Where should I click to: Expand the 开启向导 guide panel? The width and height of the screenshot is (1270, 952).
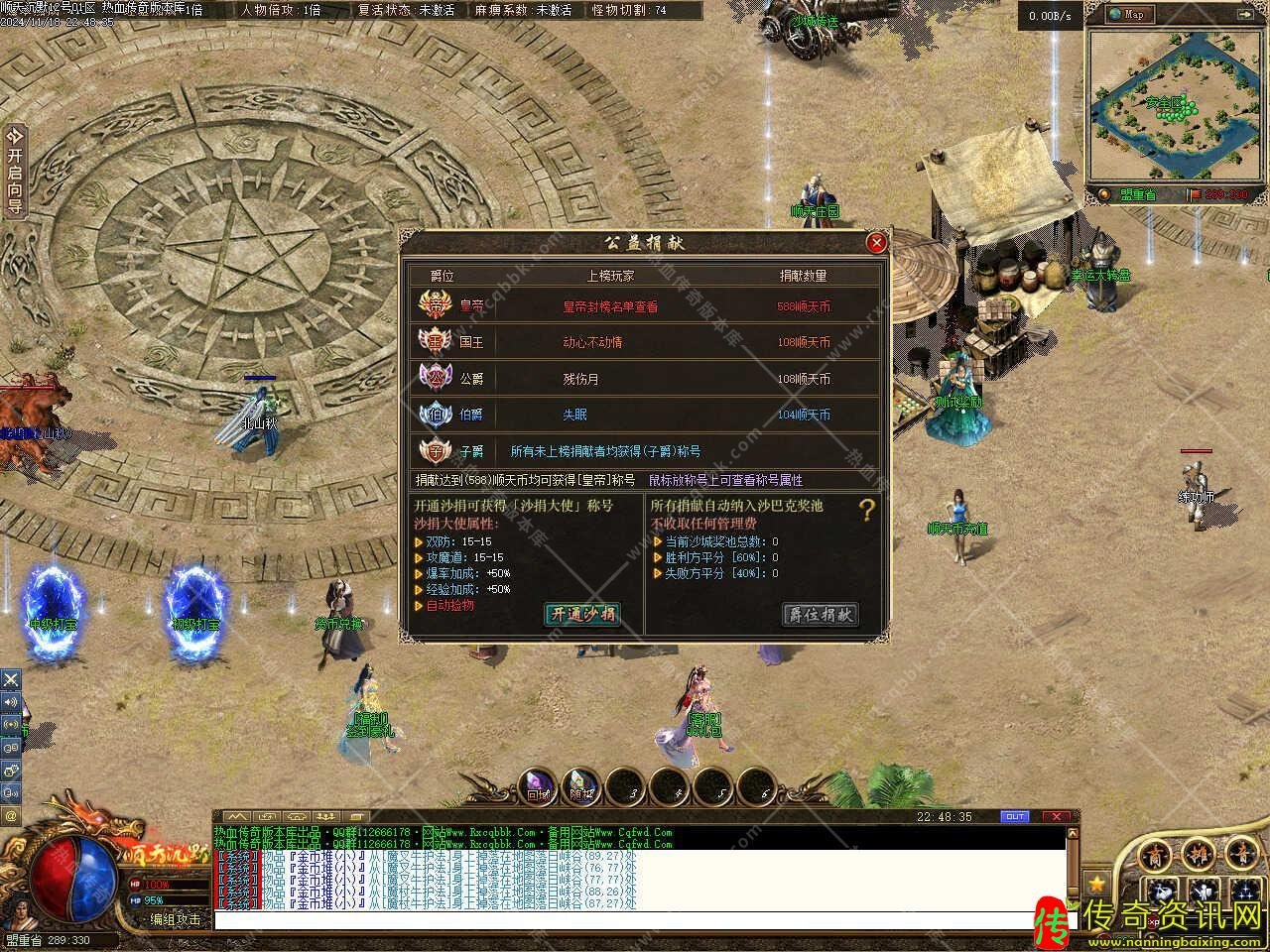pyautogui.click(x=14, y=173)
